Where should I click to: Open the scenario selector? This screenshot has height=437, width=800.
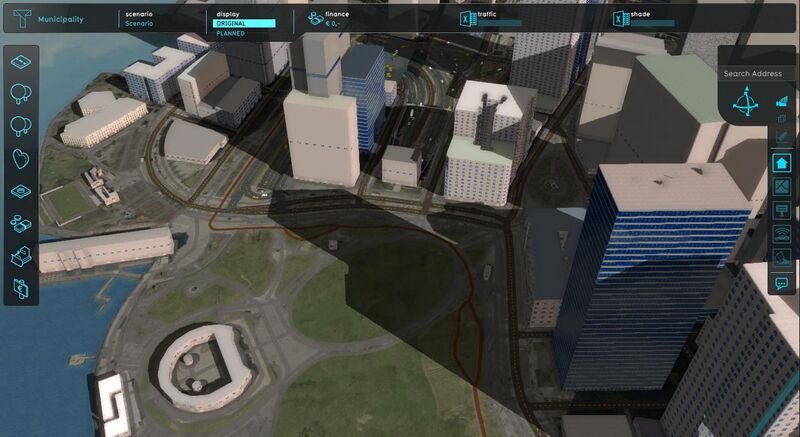coord(139,19)
